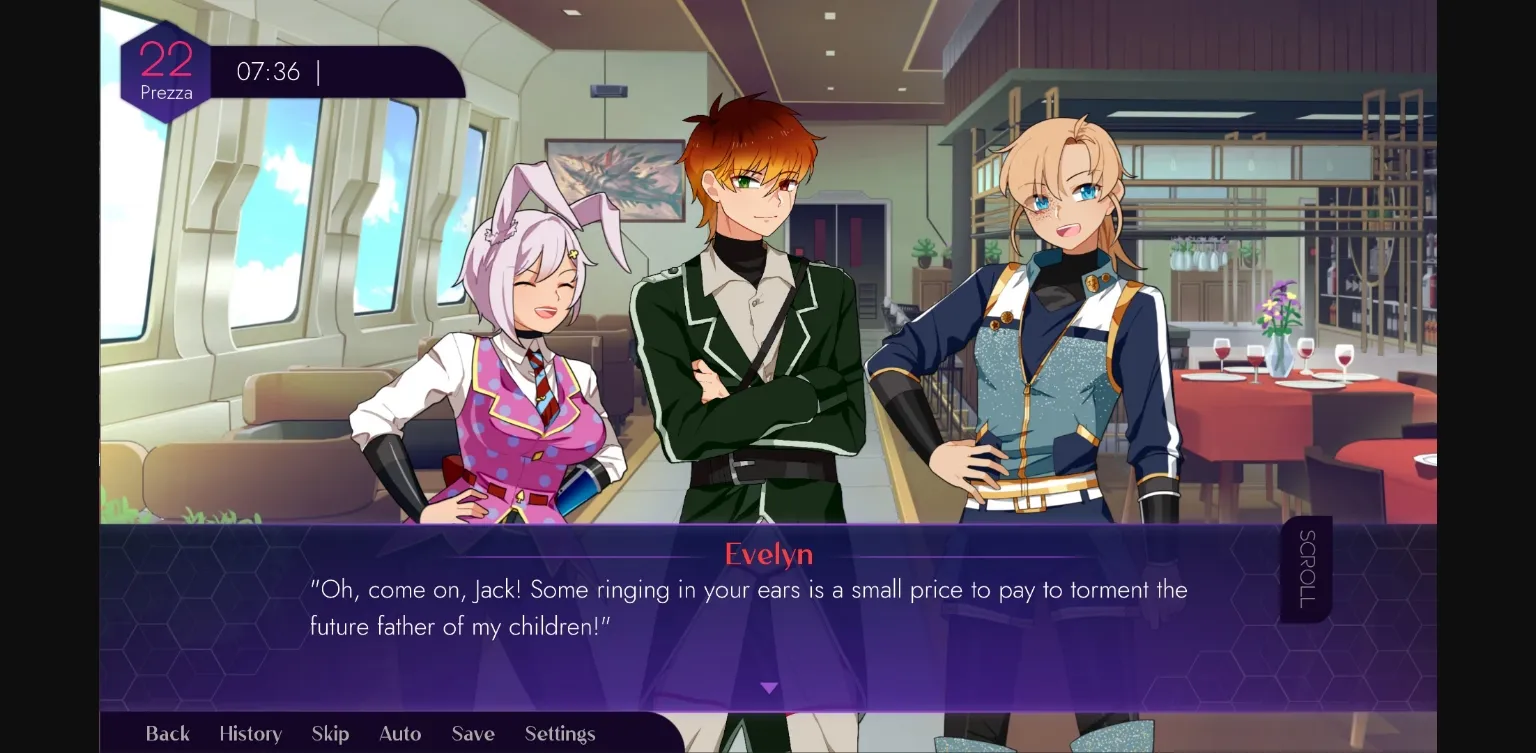This screenshot has width=1536, height=753.
Task: Open the Settings menu
Action: click(560, 733)
